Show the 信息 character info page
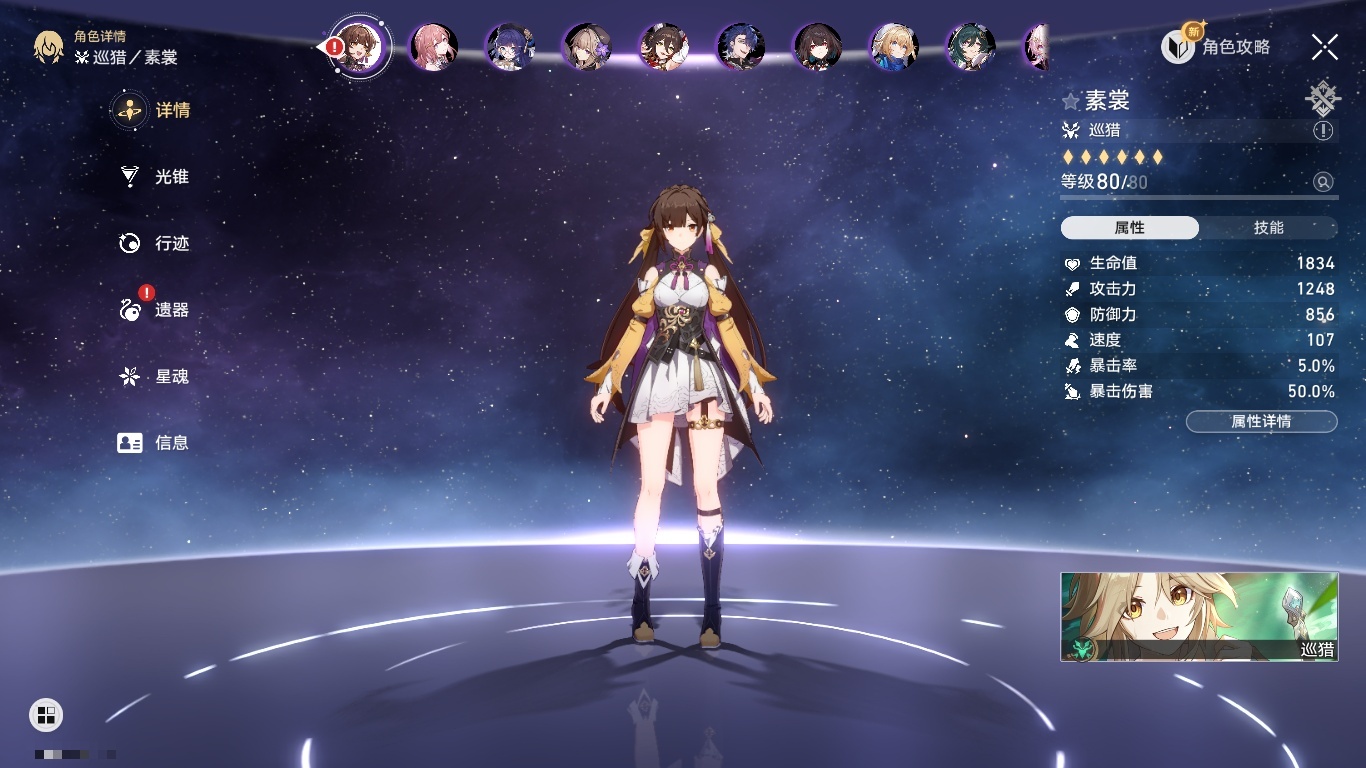Image resolution: width=1366 pixels, height=768 pixels. click(153, 442)
